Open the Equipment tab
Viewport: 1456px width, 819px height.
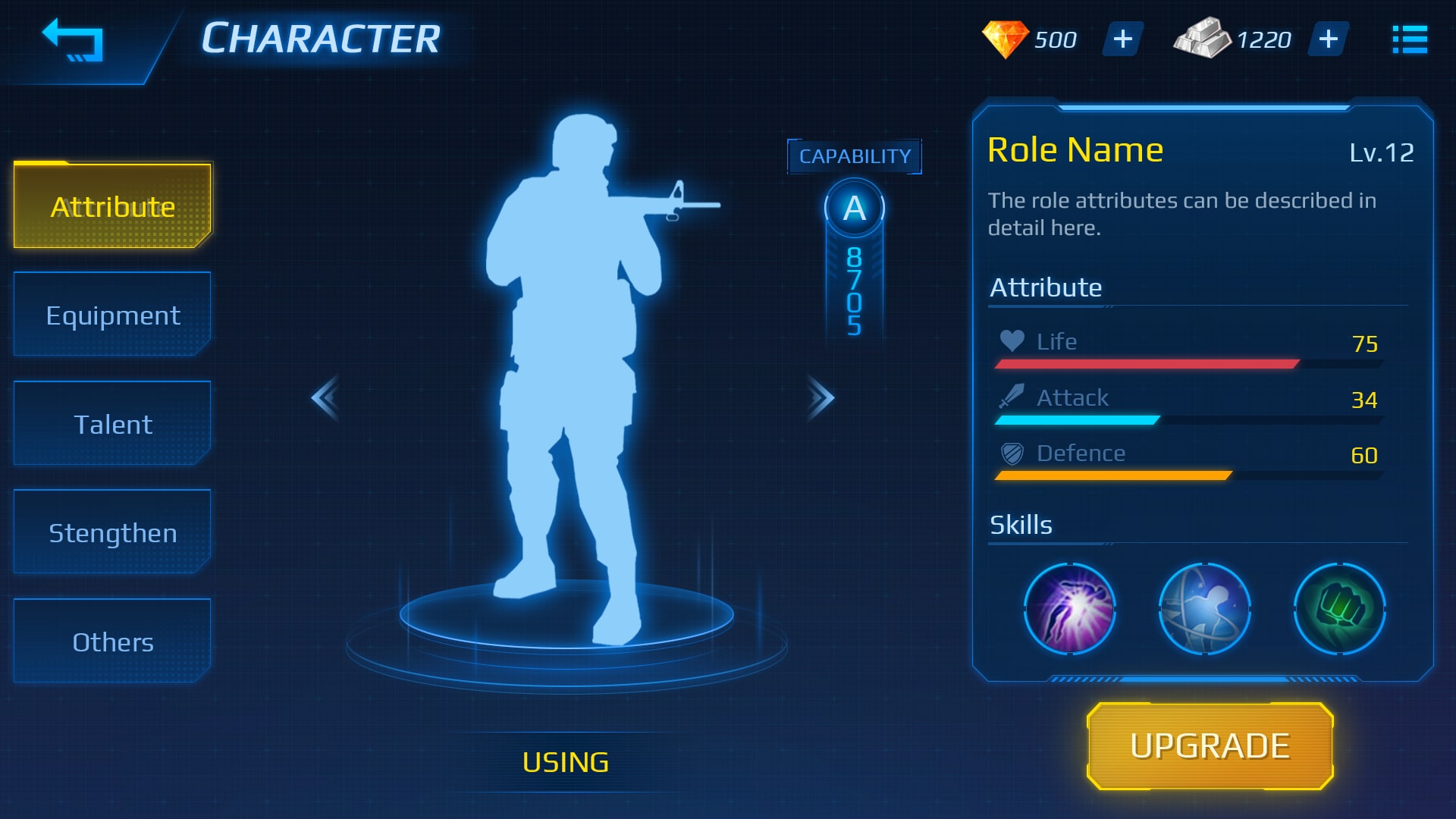click(113, 315)
